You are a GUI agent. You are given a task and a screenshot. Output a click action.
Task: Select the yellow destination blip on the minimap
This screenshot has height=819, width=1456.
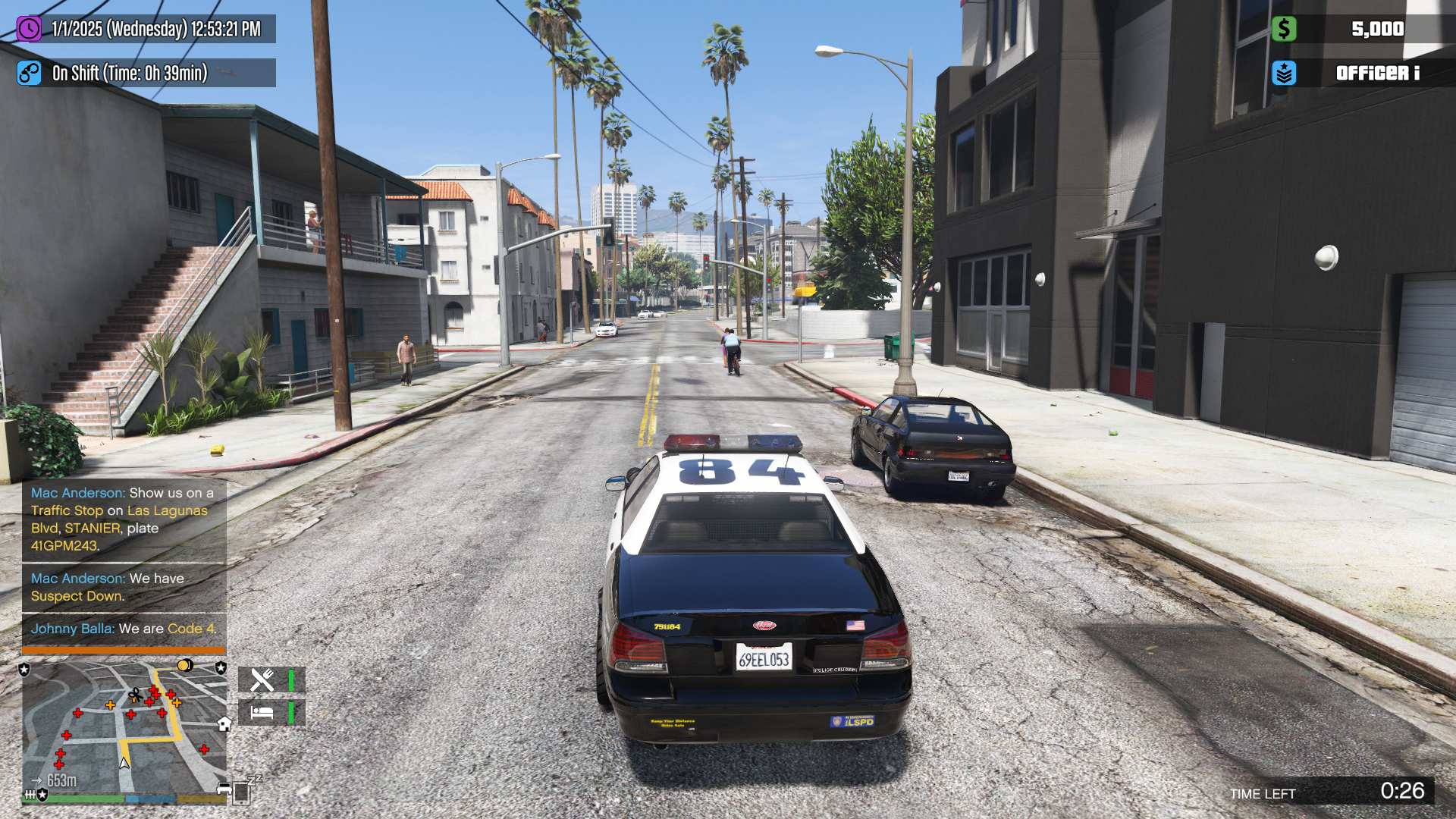pos(184,666)
